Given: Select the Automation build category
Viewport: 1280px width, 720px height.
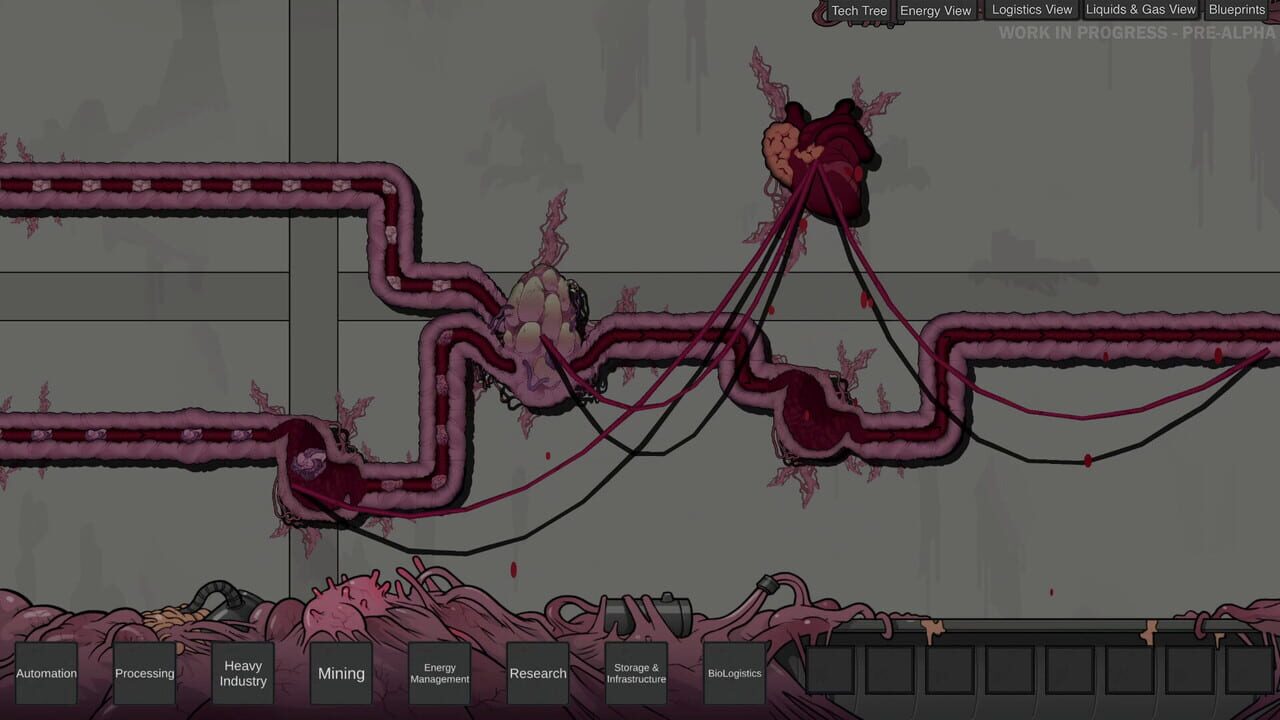Looking at the screenshot, I should pos(46,673).
